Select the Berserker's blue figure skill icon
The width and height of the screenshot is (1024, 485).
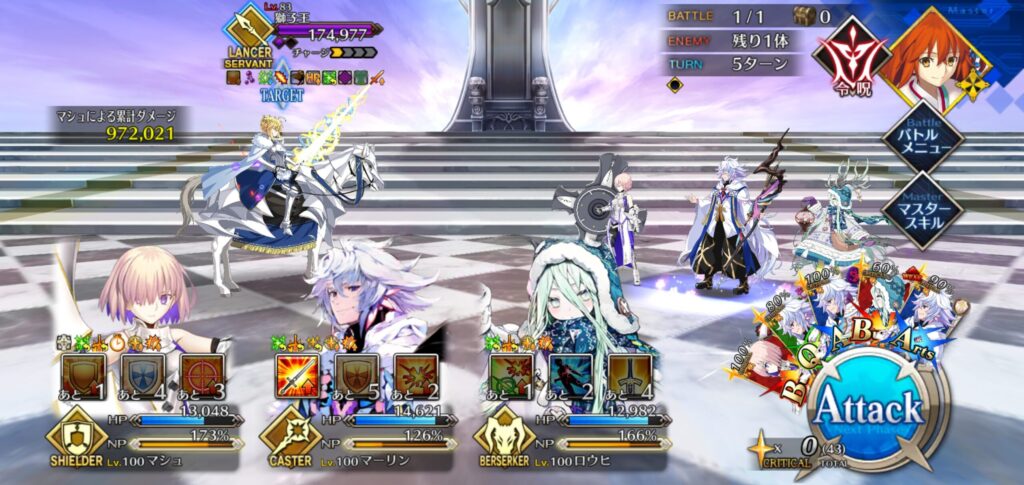[x=571, y=376]
